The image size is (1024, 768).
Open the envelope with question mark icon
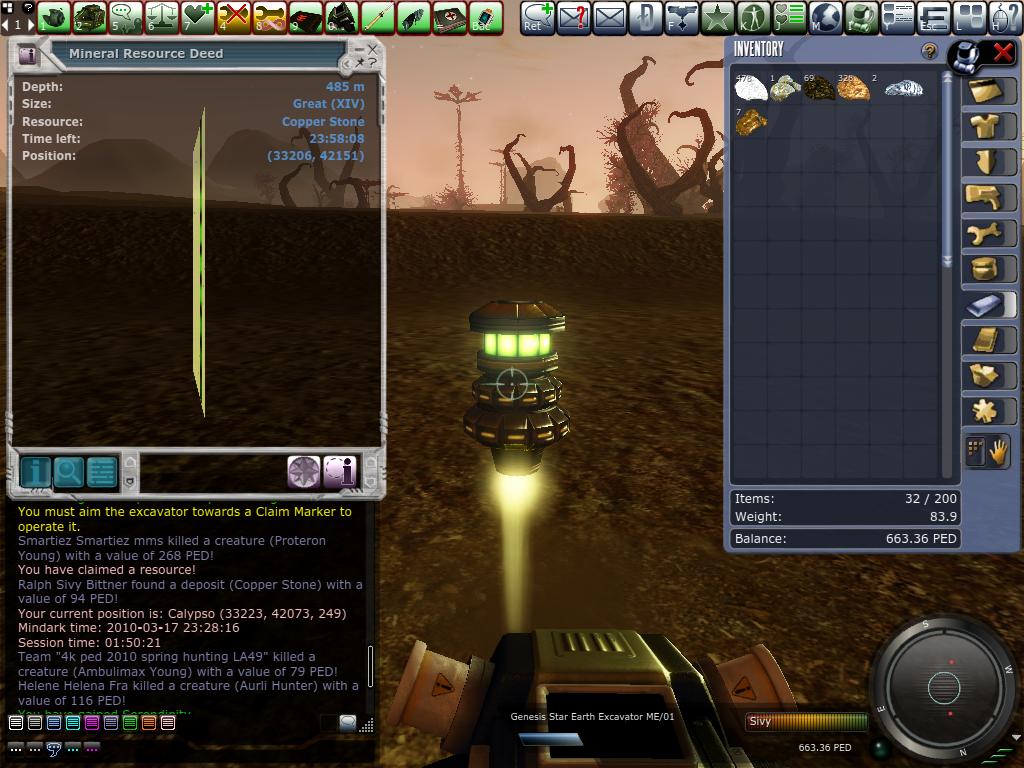click(573, 17)
